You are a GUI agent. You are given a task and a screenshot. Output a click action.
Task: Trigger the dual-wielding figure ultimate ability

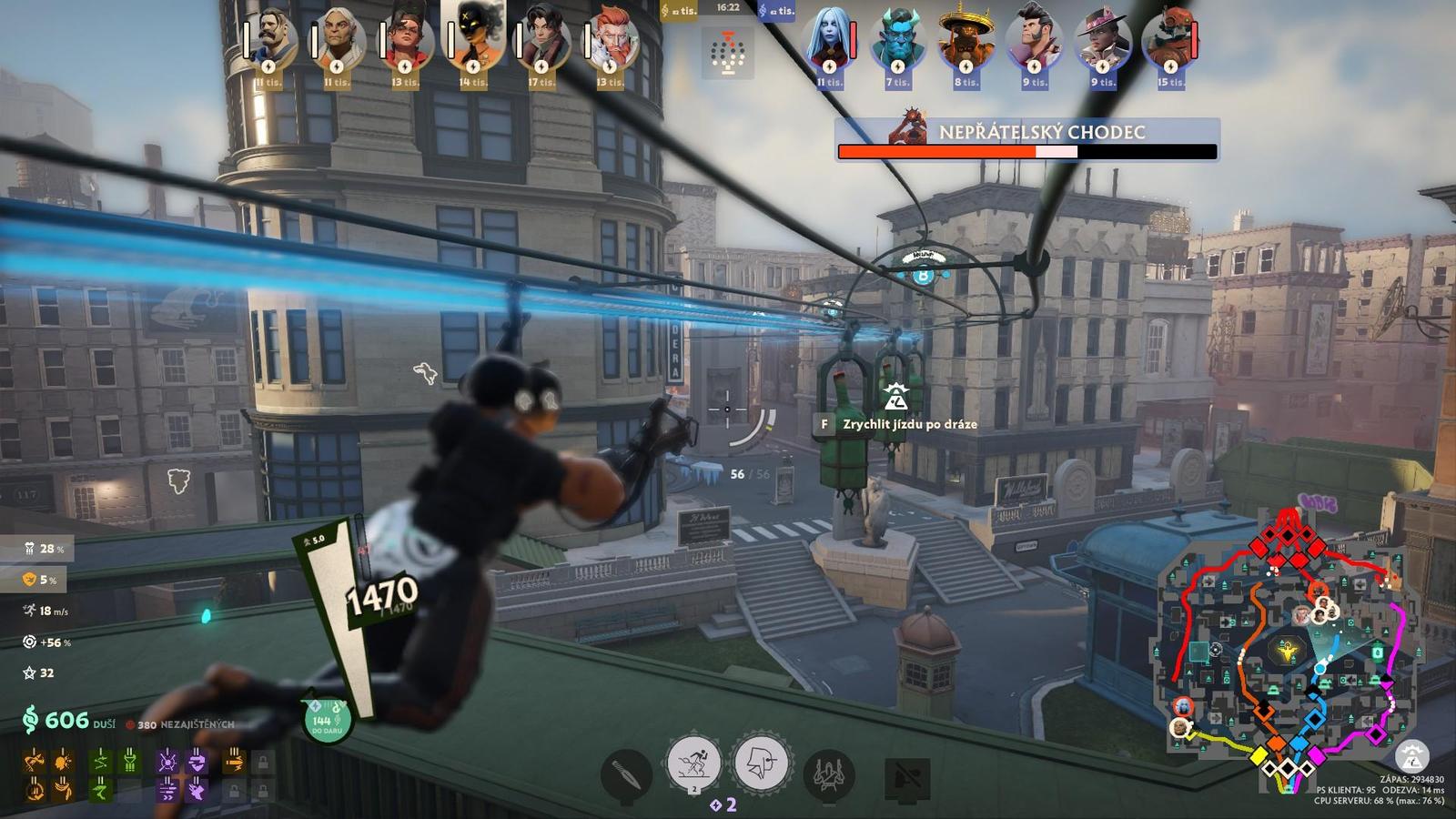coord(828,775)
